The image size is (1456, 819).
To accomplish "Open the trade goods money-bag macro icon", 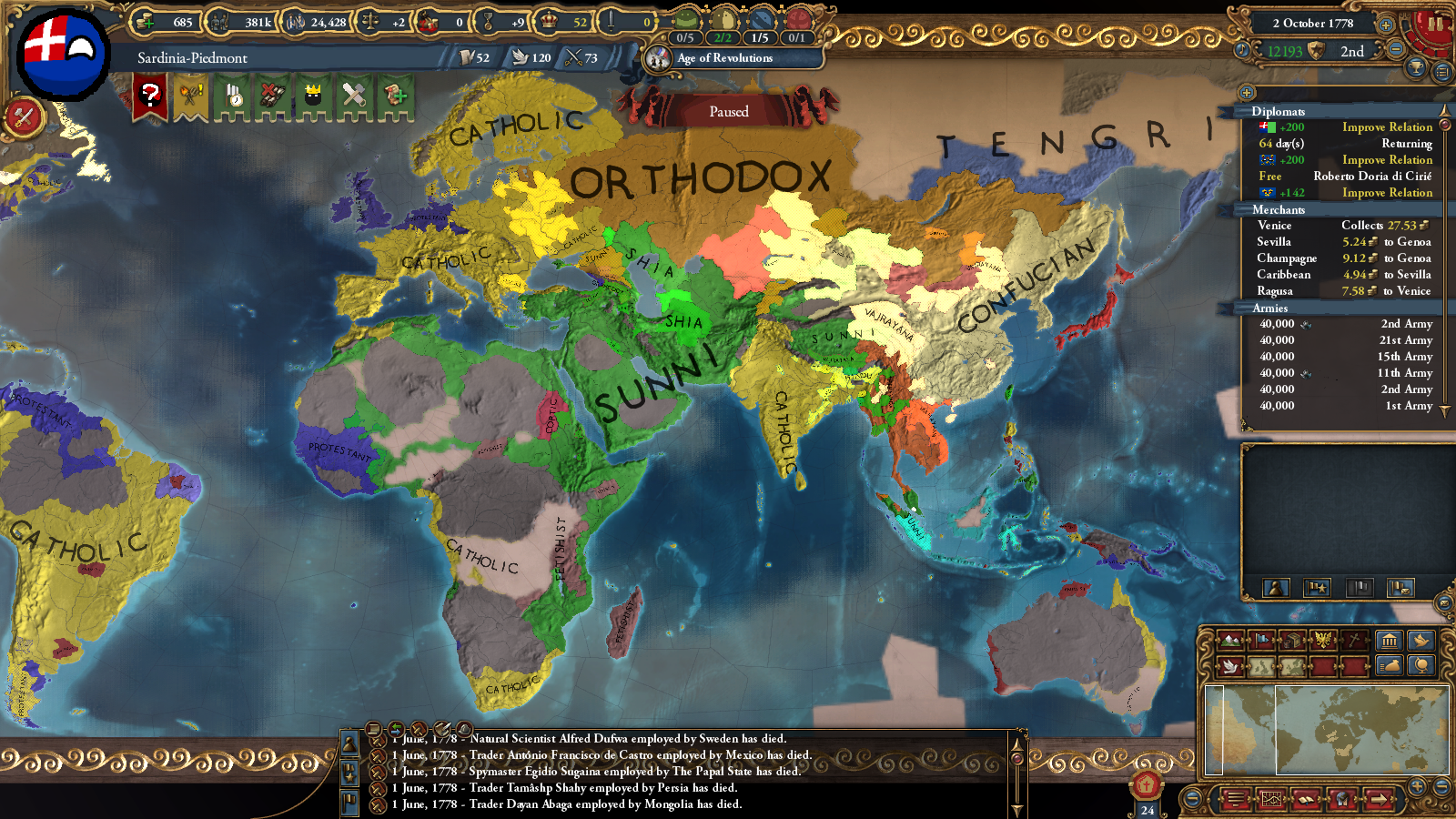I will (1390, 667).
